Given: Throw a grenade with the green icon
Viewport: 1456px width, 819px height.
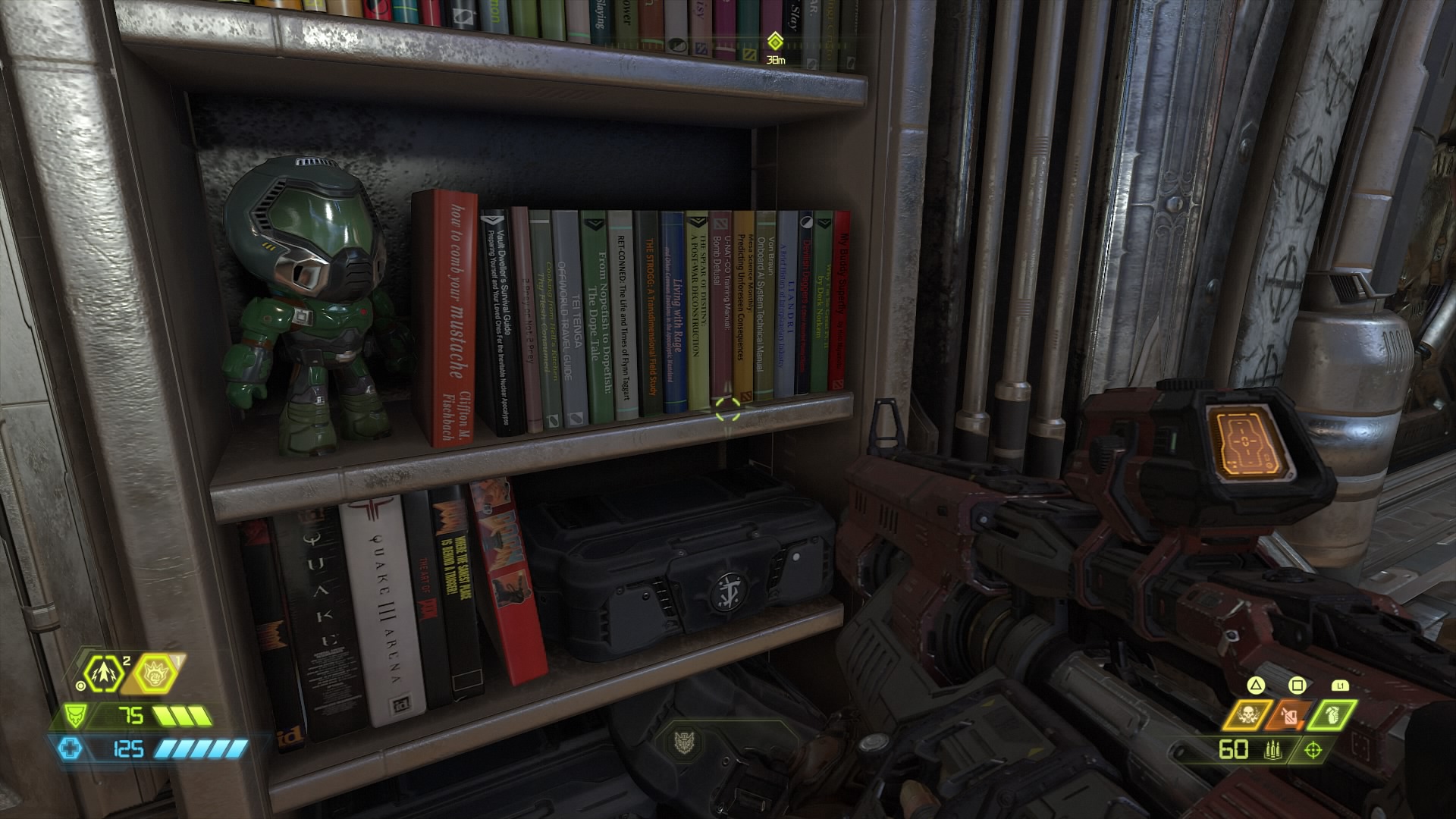Looking at the screenshot, I should point(1332,714).
